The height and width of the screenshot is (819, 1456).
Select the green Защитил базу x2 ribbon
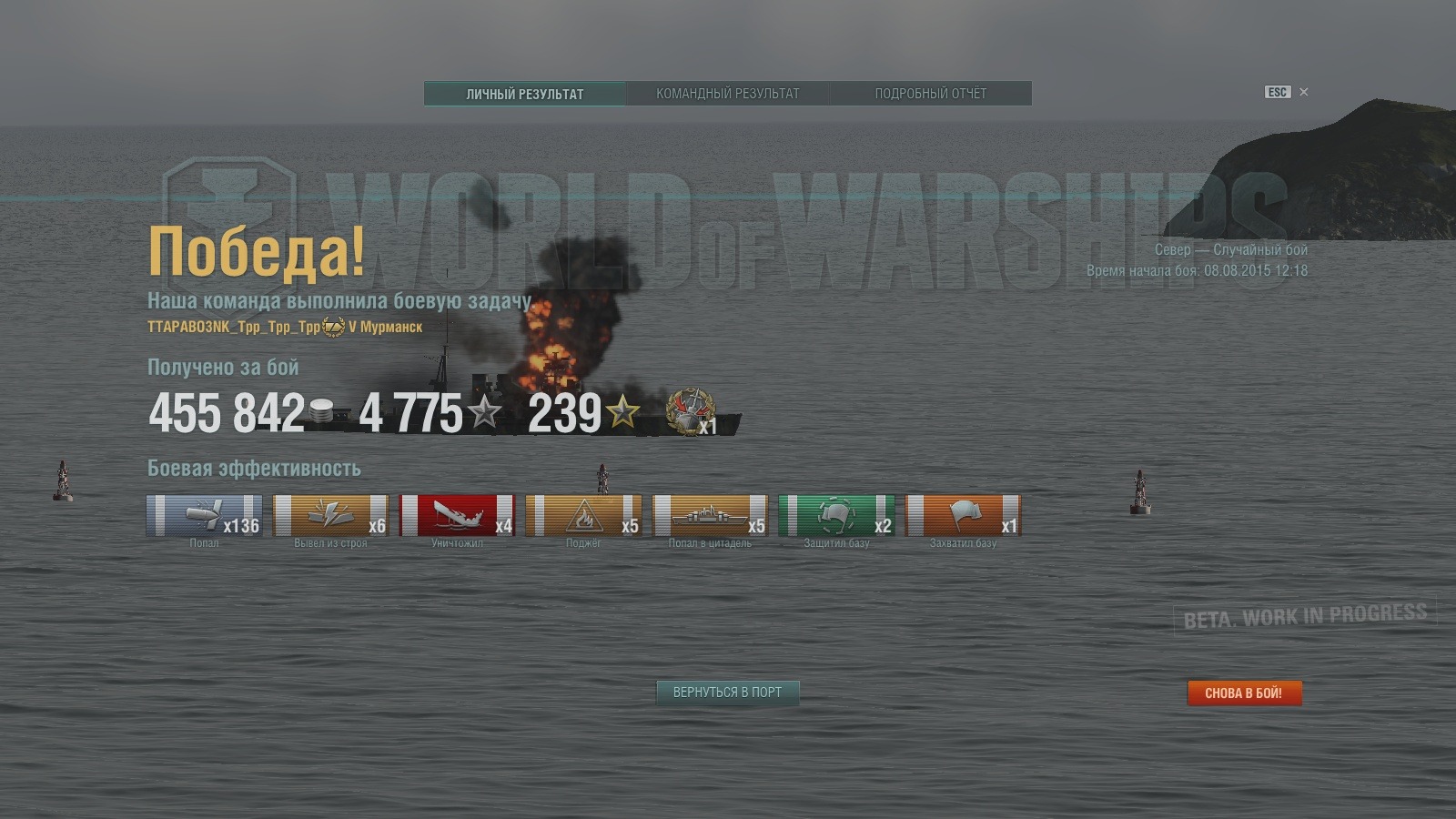click(x=836, y=516)
